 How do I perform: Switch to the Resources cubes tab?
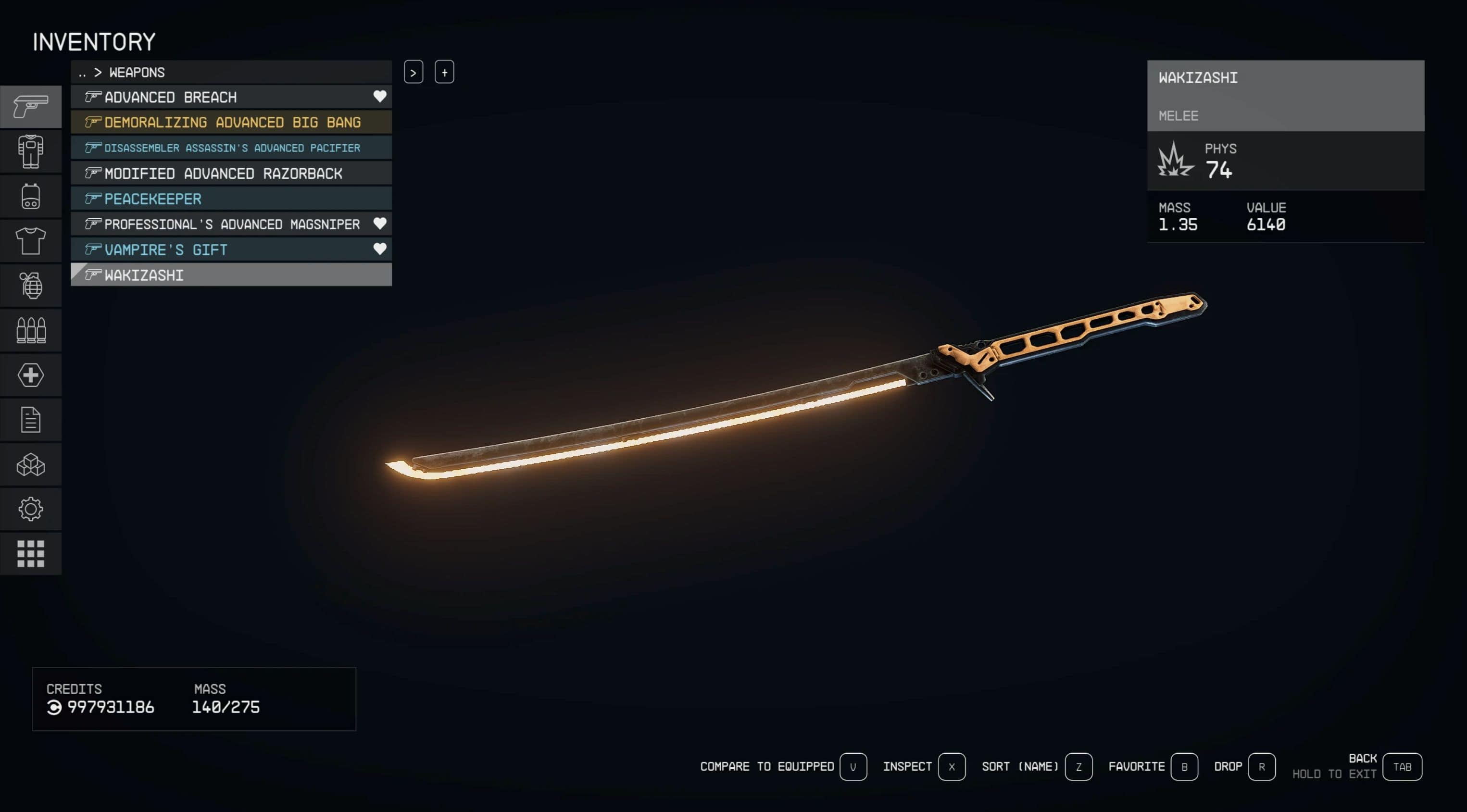tap(31, 464)
